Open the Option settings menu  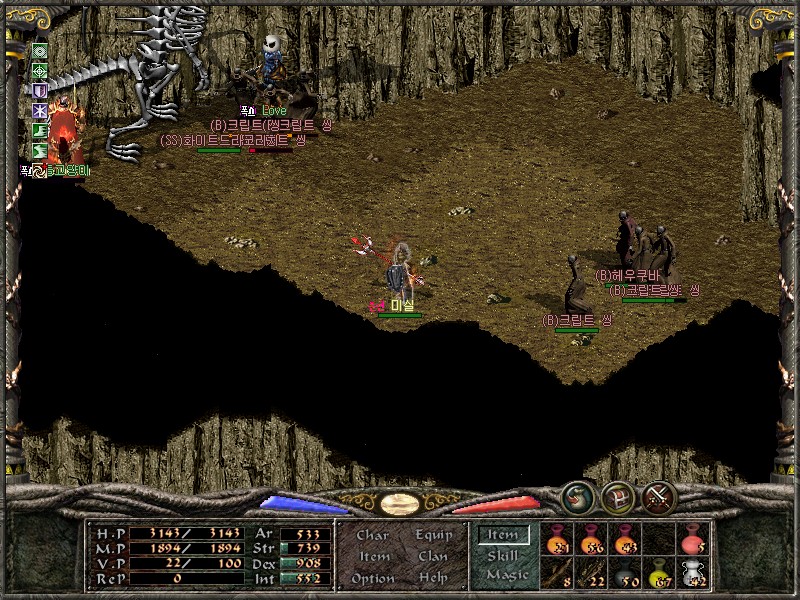coord(373,578)
